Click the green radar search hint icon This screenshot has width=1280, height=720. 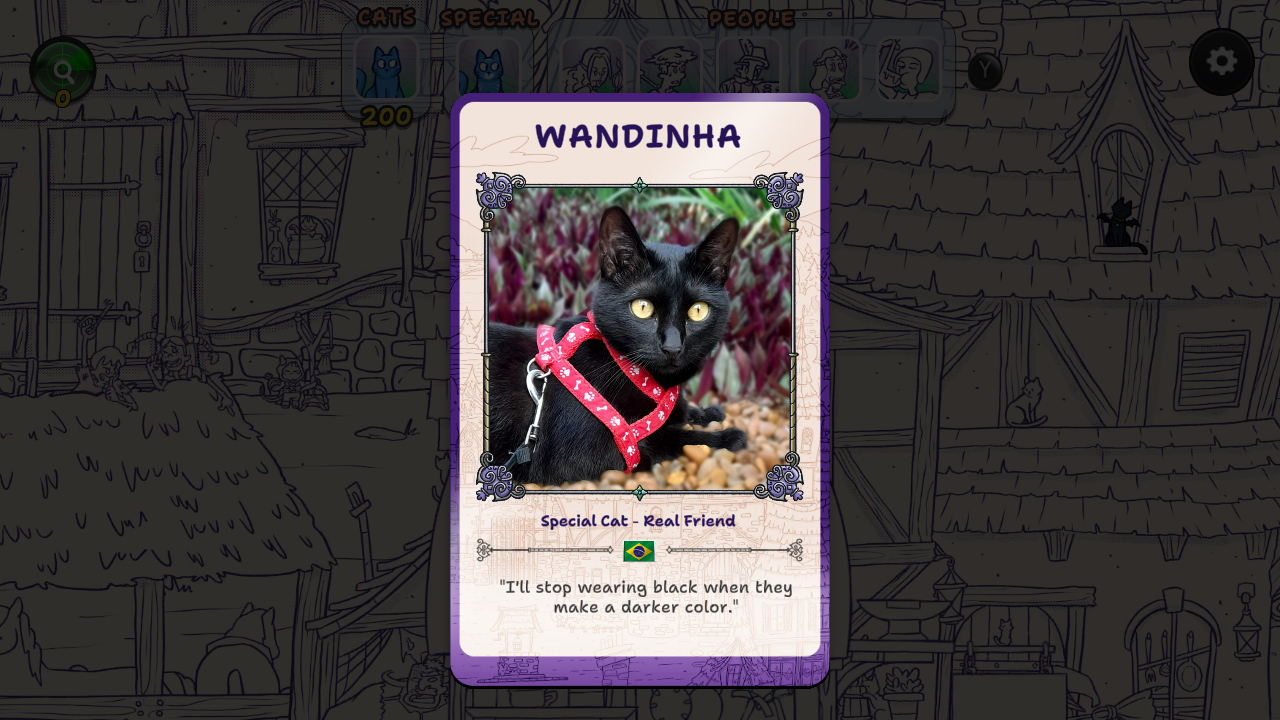[x=64, y=68]
